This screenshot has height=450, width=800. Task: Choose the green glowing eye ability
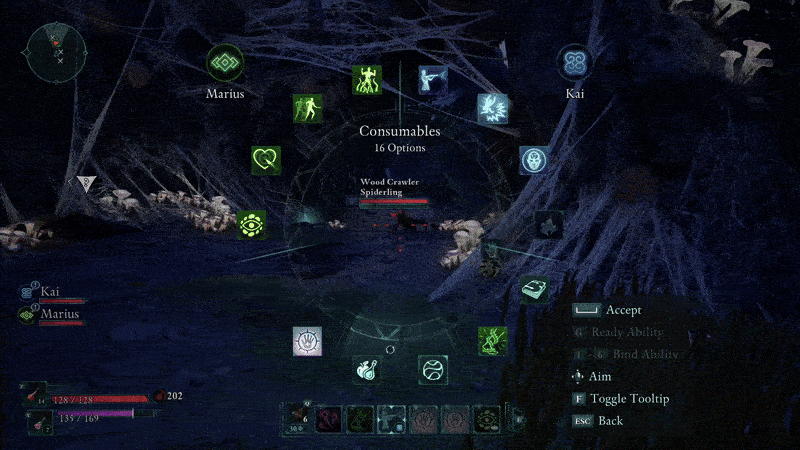[252, 224]
